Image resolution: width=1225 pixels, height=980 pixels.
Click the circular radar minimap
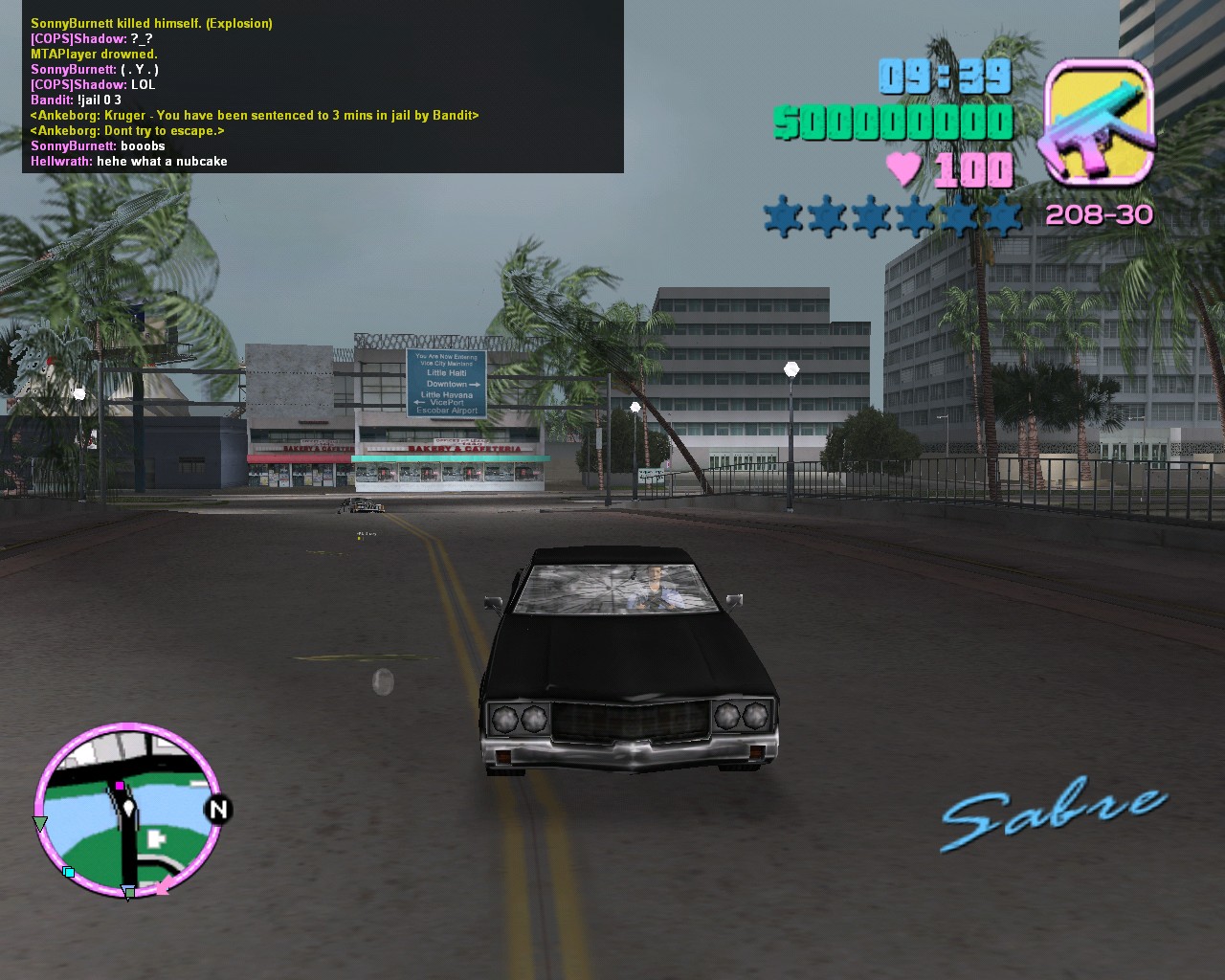[x=129, y=812]
